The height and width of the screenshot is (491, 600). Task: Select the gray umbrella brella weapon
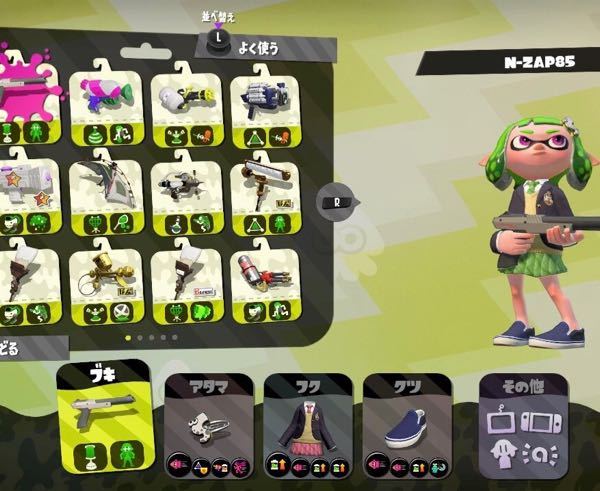[109, 192]
